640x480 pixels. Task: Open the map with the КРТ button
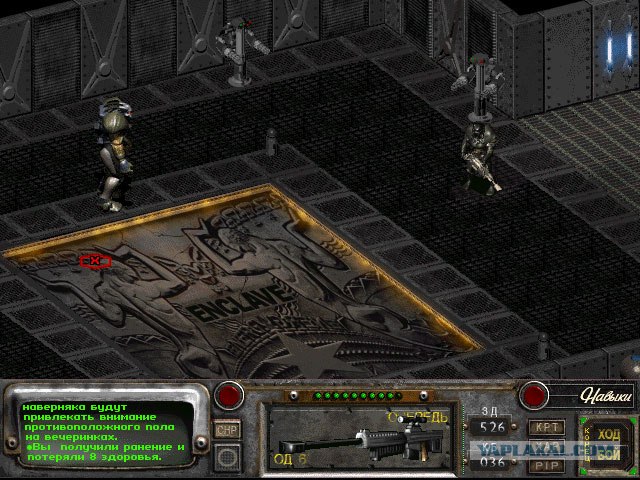tap(546, 427)
